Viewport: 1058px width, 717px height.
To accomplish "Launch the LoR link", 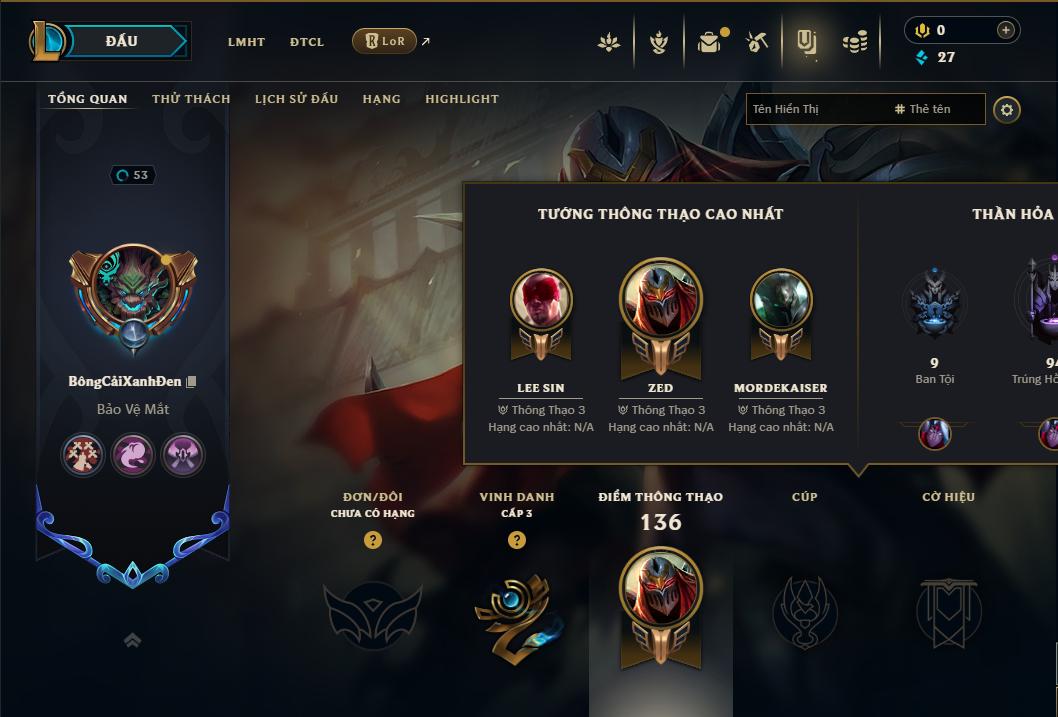I will (x=385, y=41).
